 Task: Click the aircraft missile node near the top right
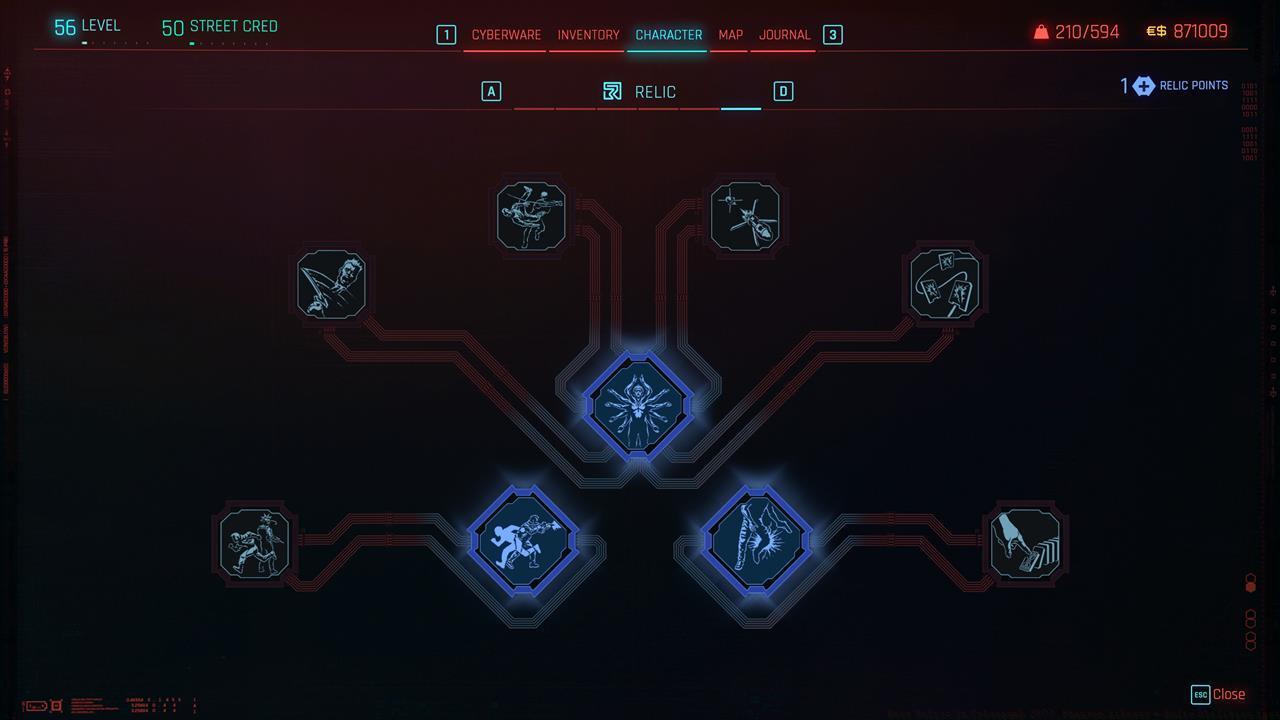pyautogui.click(x=745, y=215)
